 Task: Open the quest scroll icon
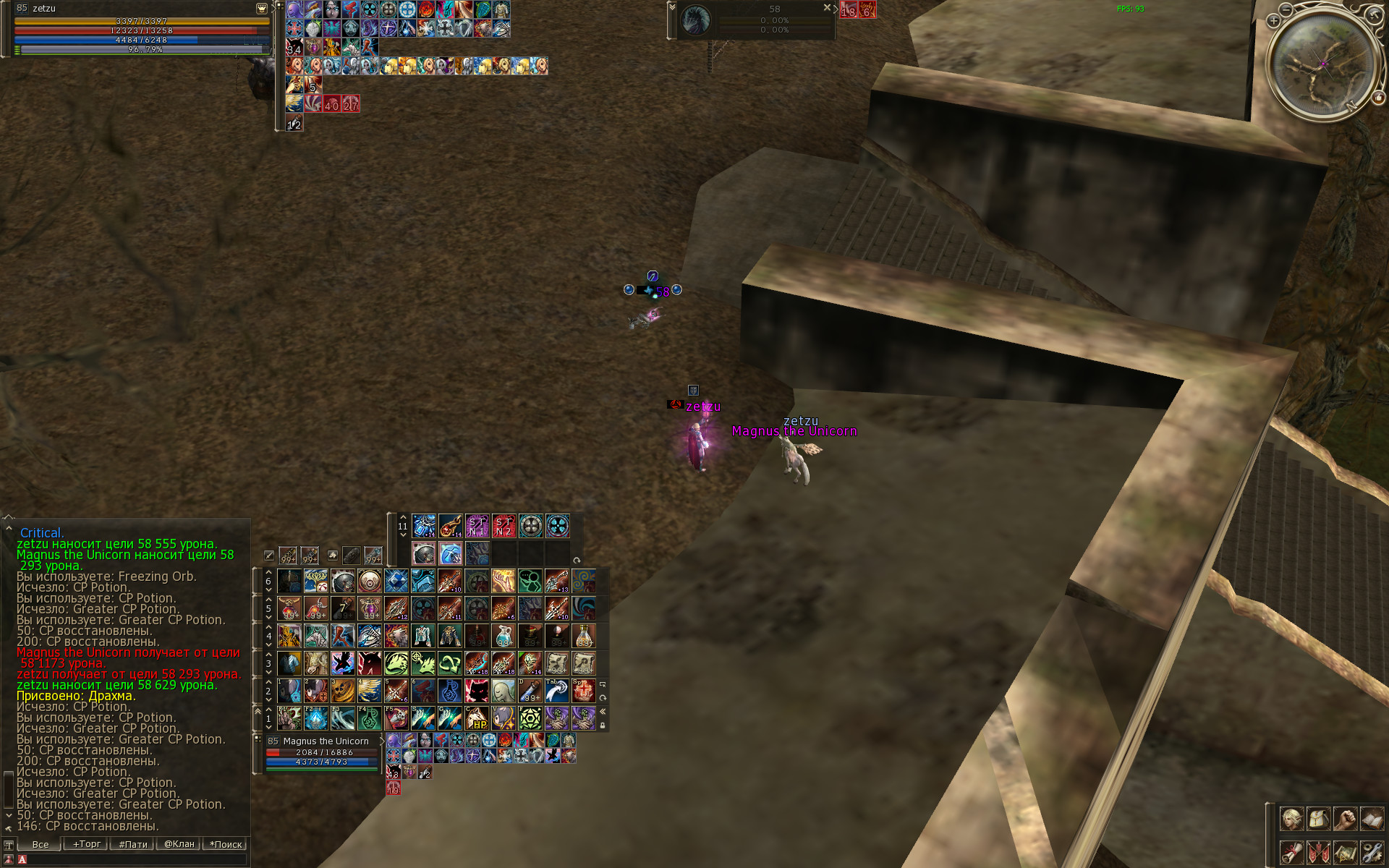coord(1291,852)
